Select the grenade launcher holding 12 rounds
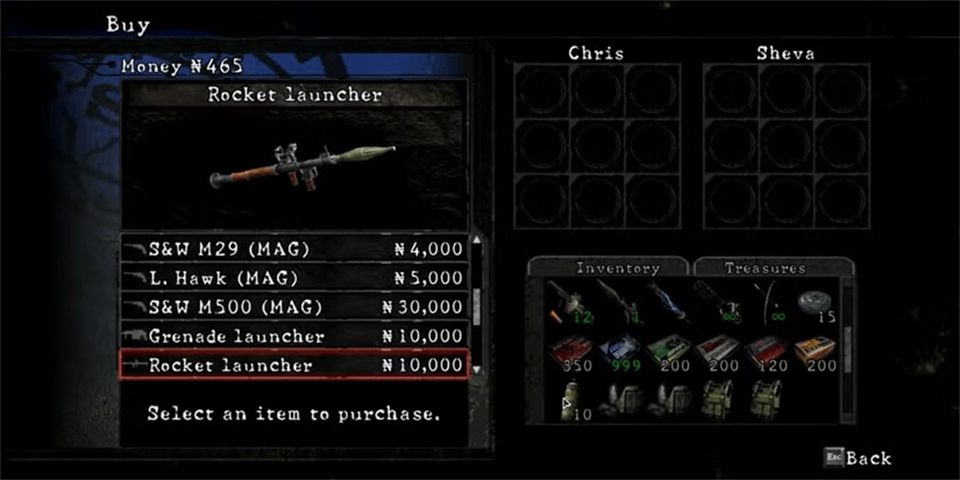The width and height of the screenshot is (960, 480). (x=567, y=302)
